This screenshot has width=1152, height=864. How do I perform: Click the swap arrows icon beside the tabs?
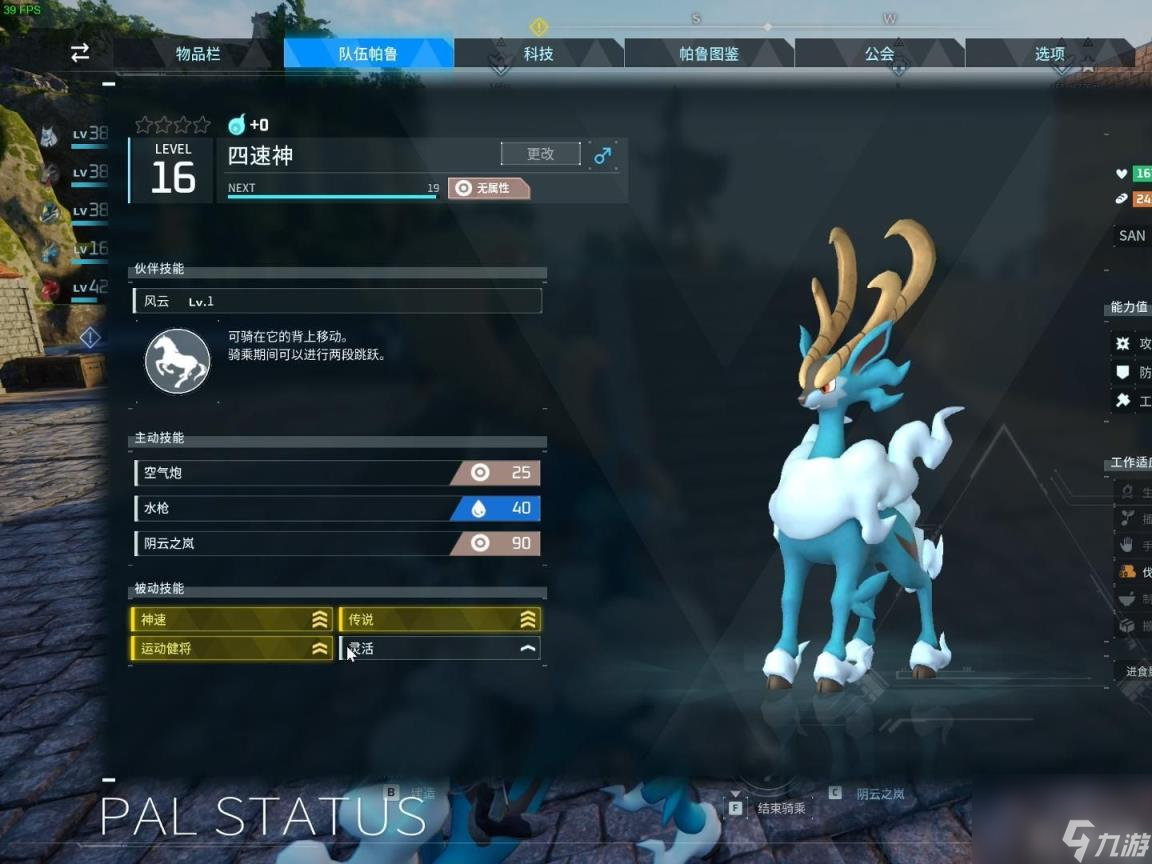tap(80, 54)
